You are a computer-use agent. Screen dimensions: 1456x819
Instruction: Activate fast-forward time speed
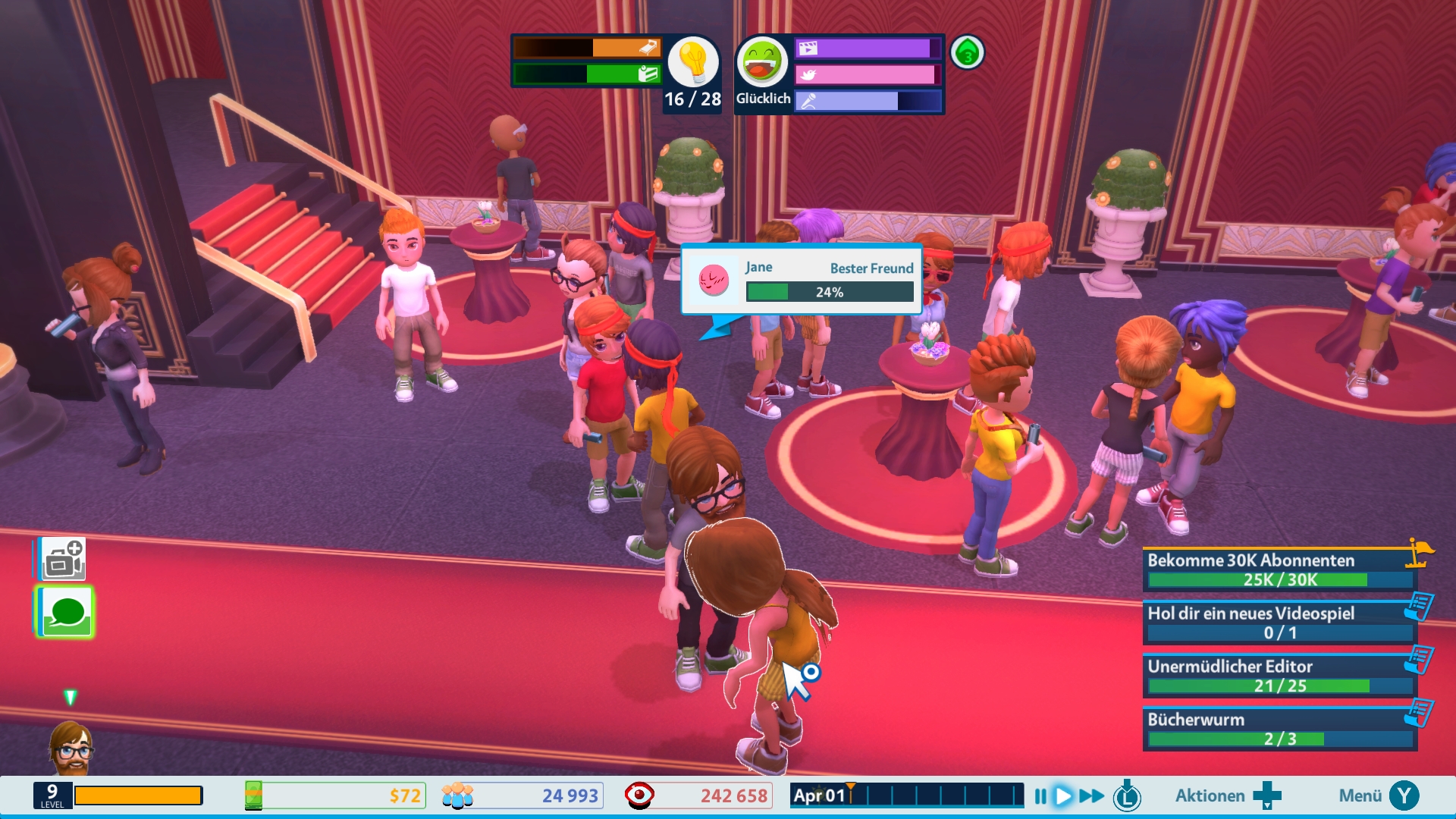tap(1092, 796)
